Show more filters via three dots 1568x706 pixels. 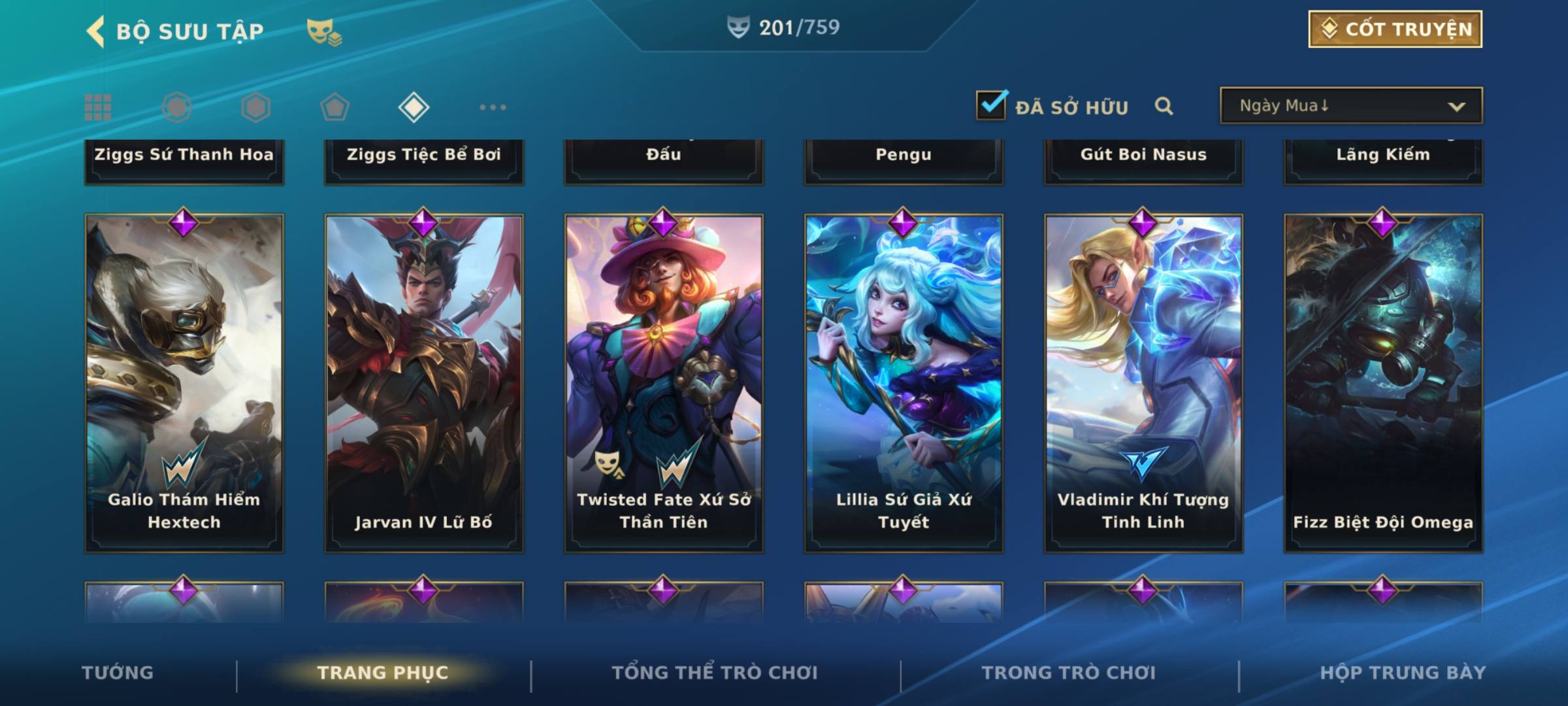(493, 107)
